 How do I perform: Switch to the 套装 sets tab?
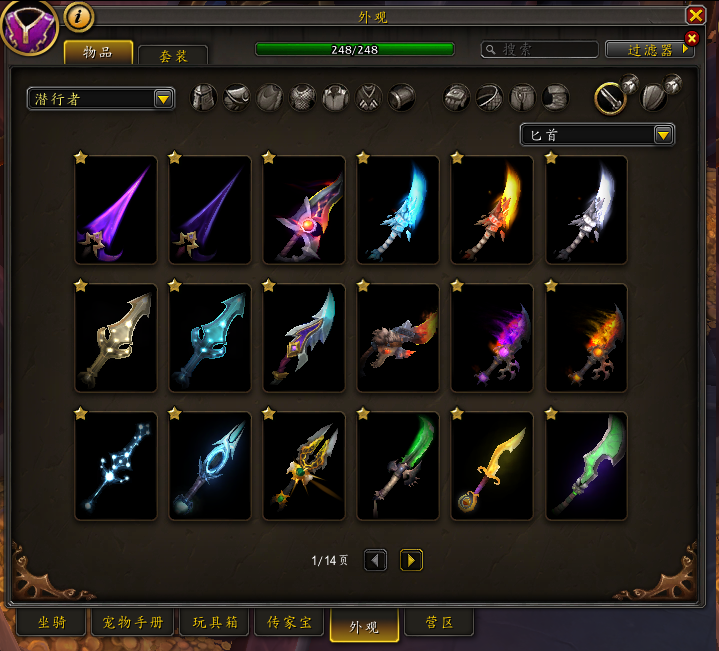[x=173, y=56]
